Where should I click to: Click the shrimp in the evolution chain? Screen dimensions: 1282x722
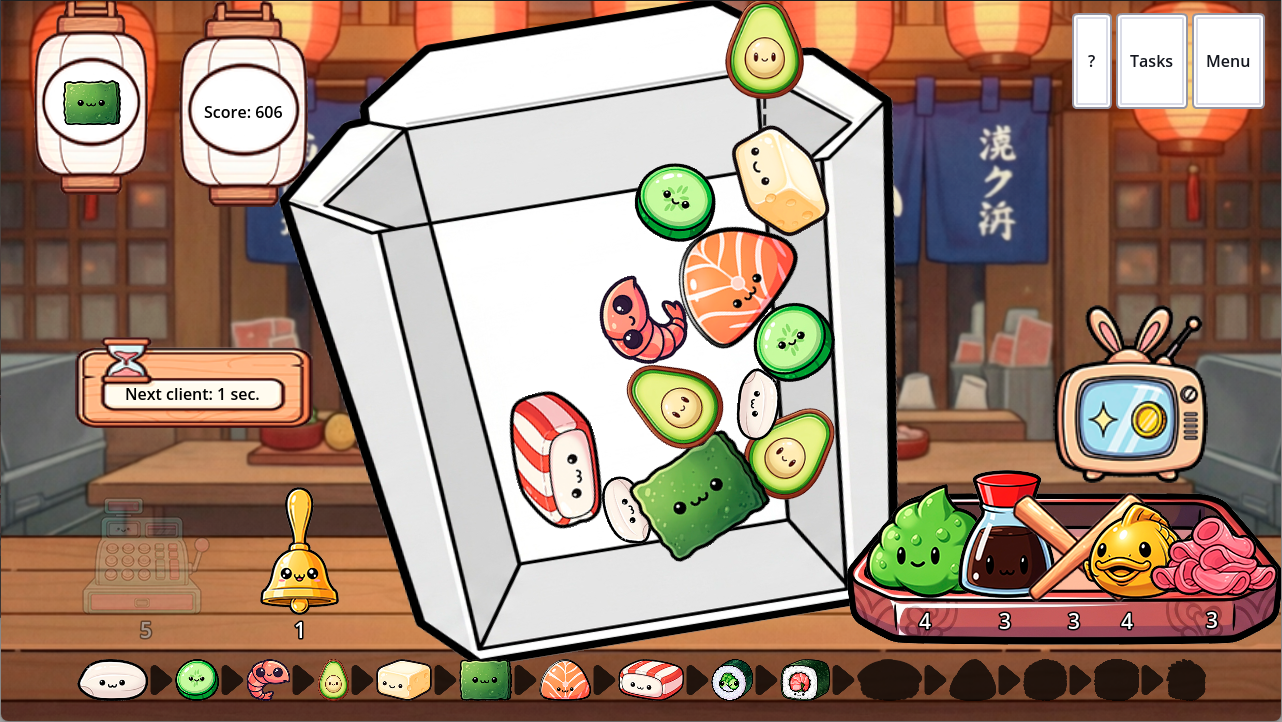[262, 679]
